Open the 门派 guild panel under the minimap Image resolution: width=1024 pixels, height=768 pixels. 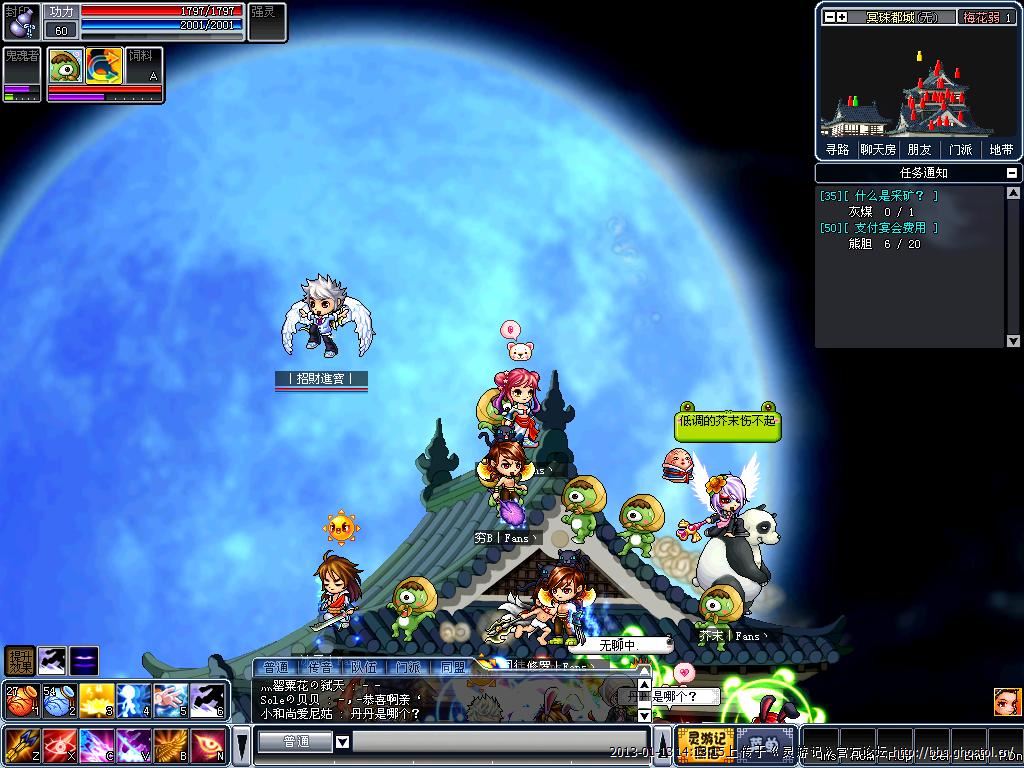click(960, 149)
